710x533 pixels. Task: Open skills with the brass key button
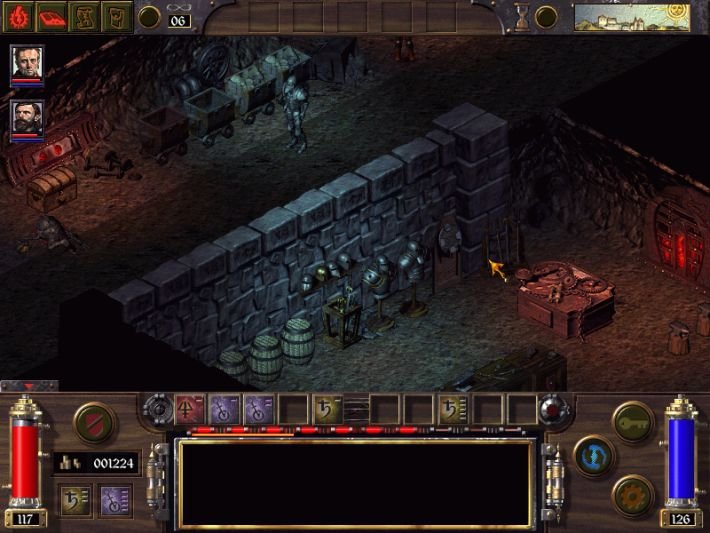[x=632, y=421]
